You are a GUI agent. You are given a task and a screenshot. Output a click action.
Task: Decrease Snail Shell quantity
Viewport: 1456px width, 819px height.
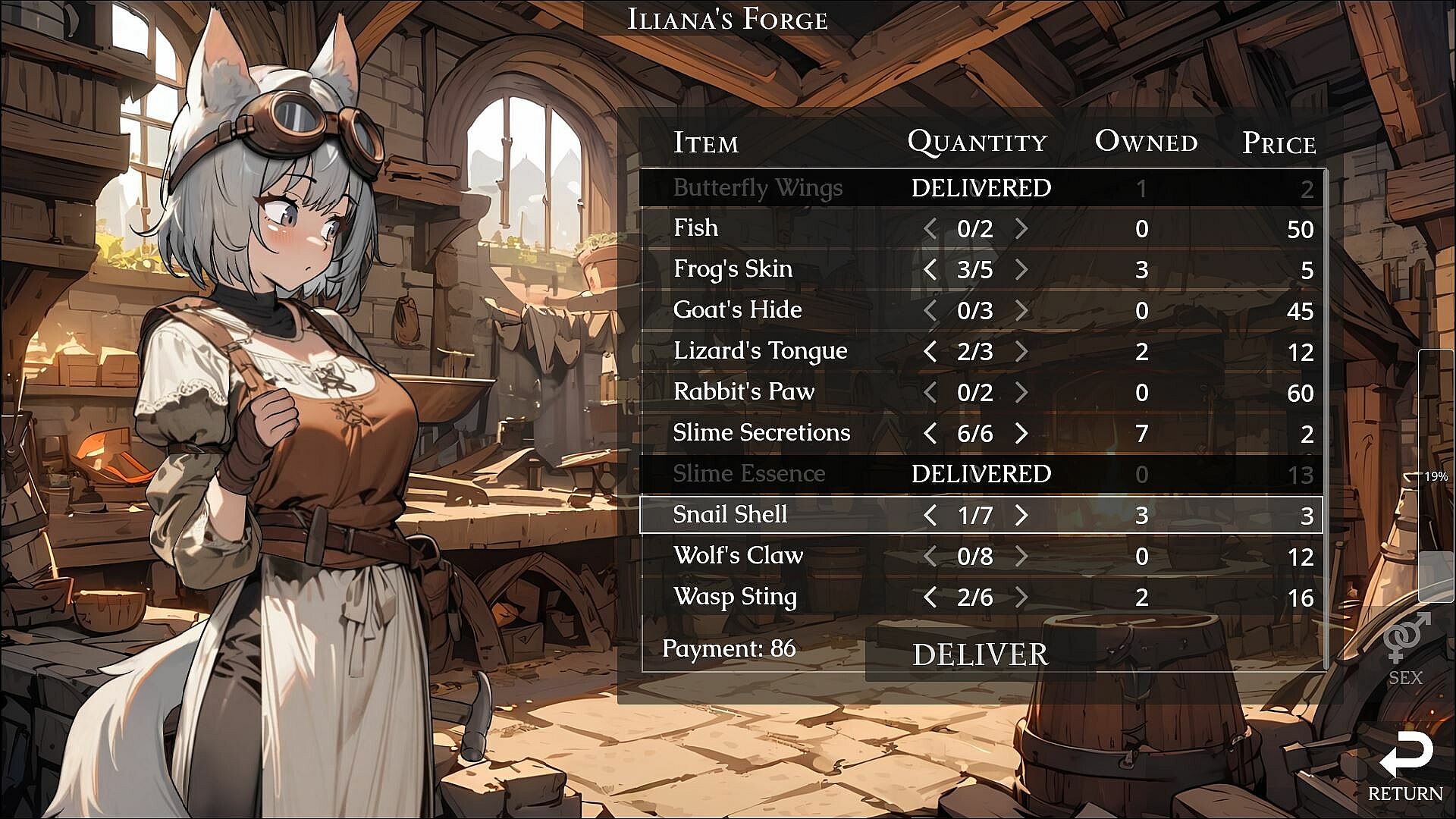930,515
